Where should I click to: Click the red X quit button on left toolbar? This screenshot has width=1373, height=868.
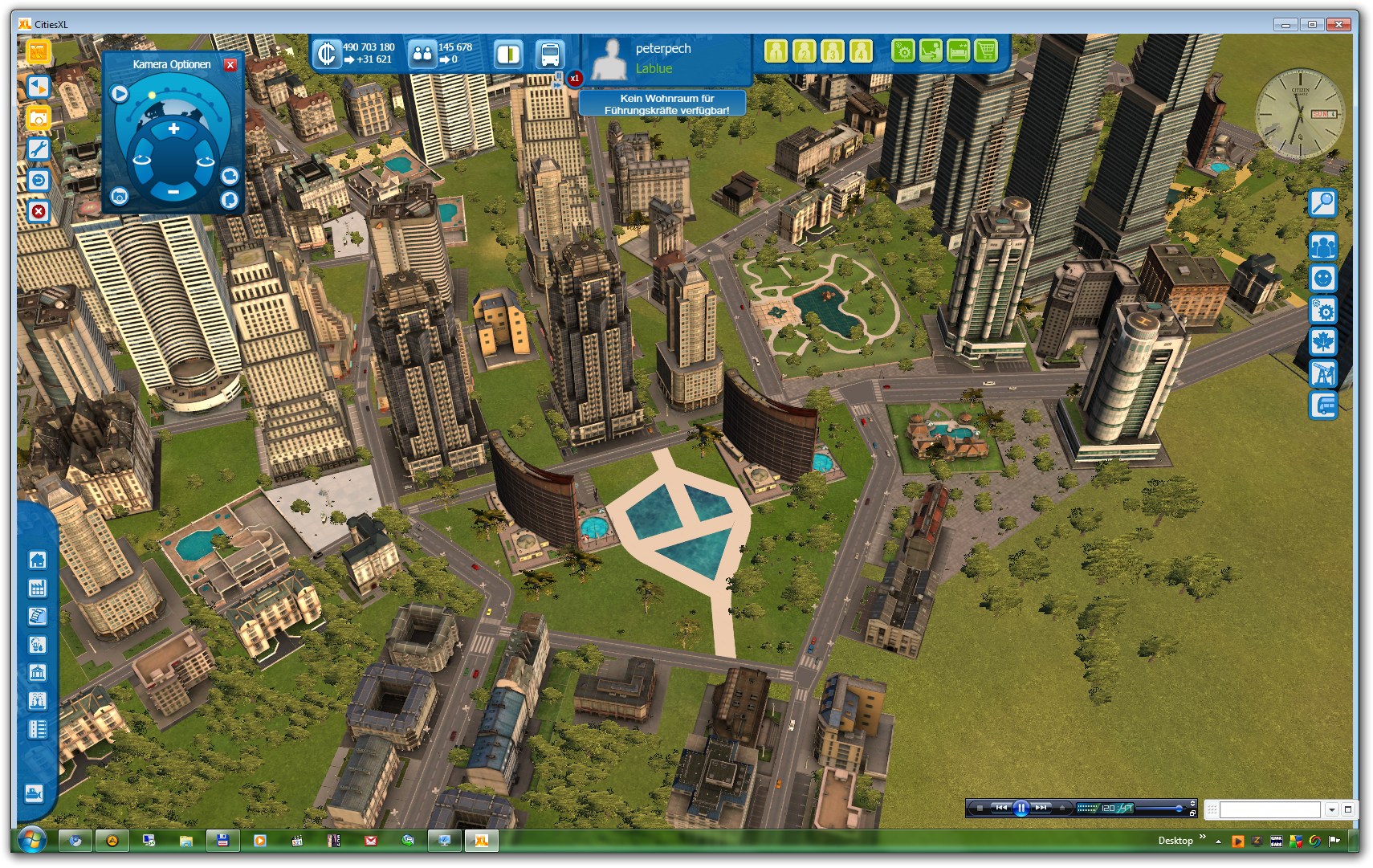pyautogui.click(x=38, y=211)
